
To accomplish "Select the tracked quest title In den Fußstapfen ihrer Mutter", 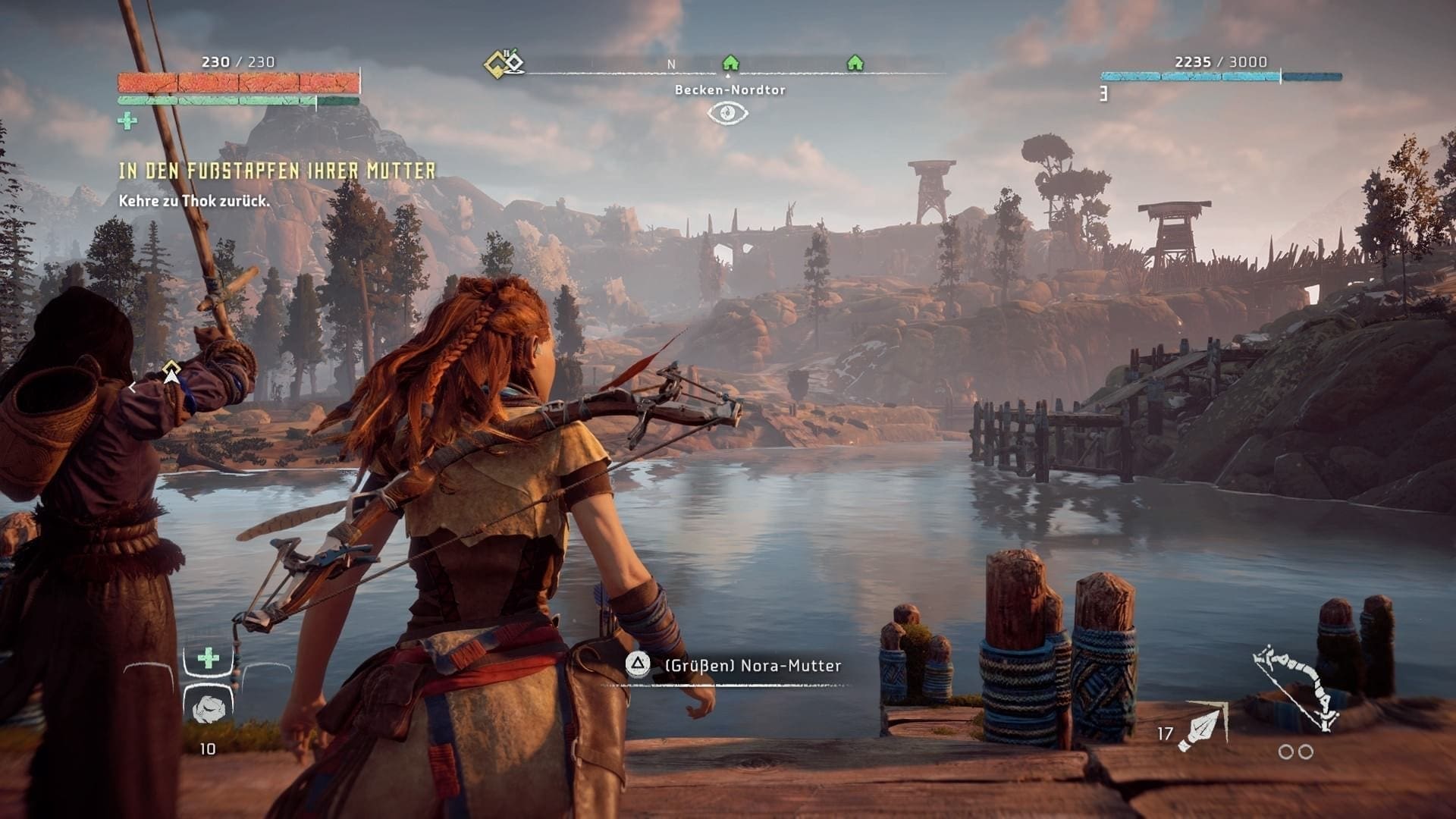I will coord(277,171).
